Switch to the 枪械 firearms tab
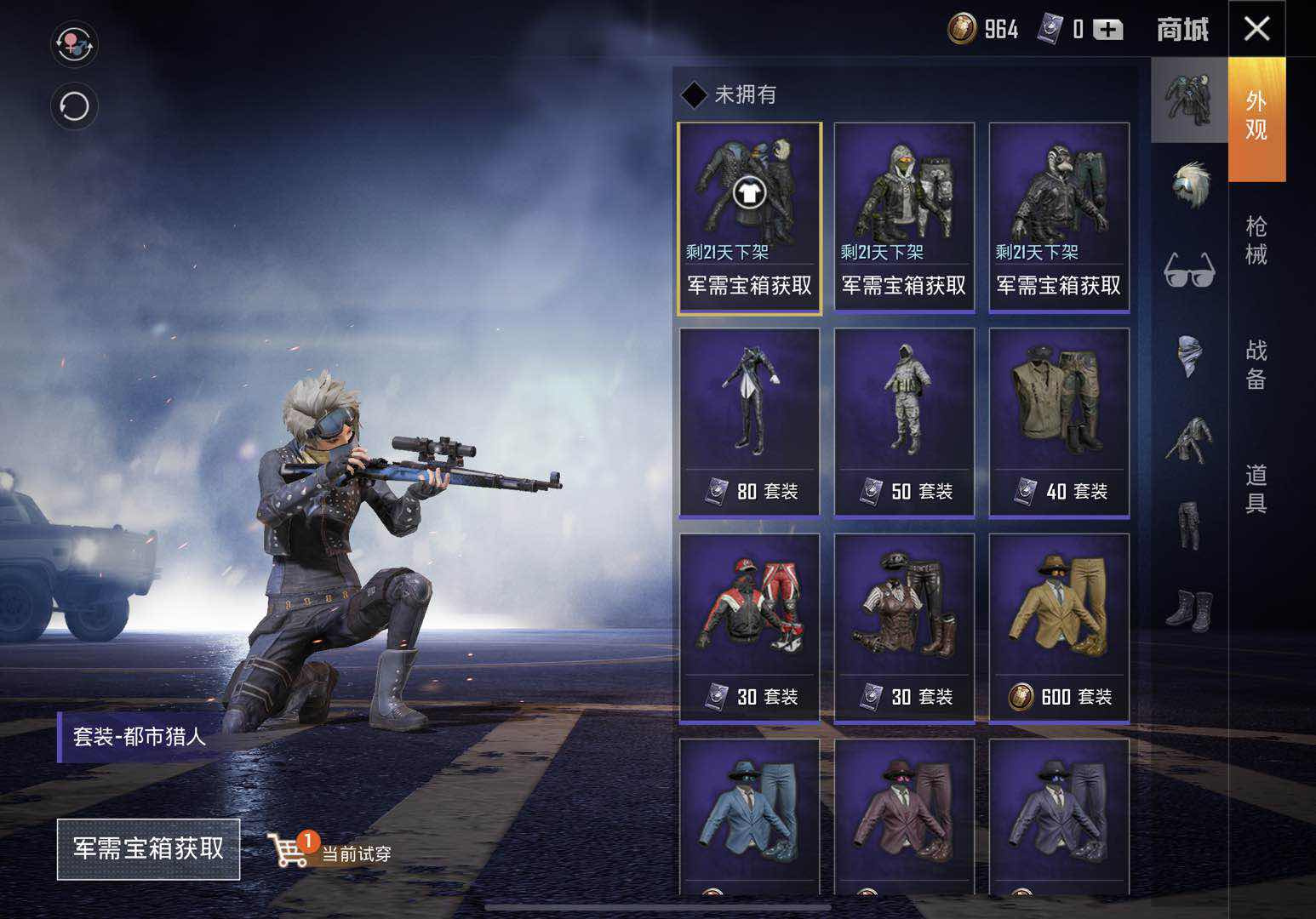1316x919 pixels. 1256,240
